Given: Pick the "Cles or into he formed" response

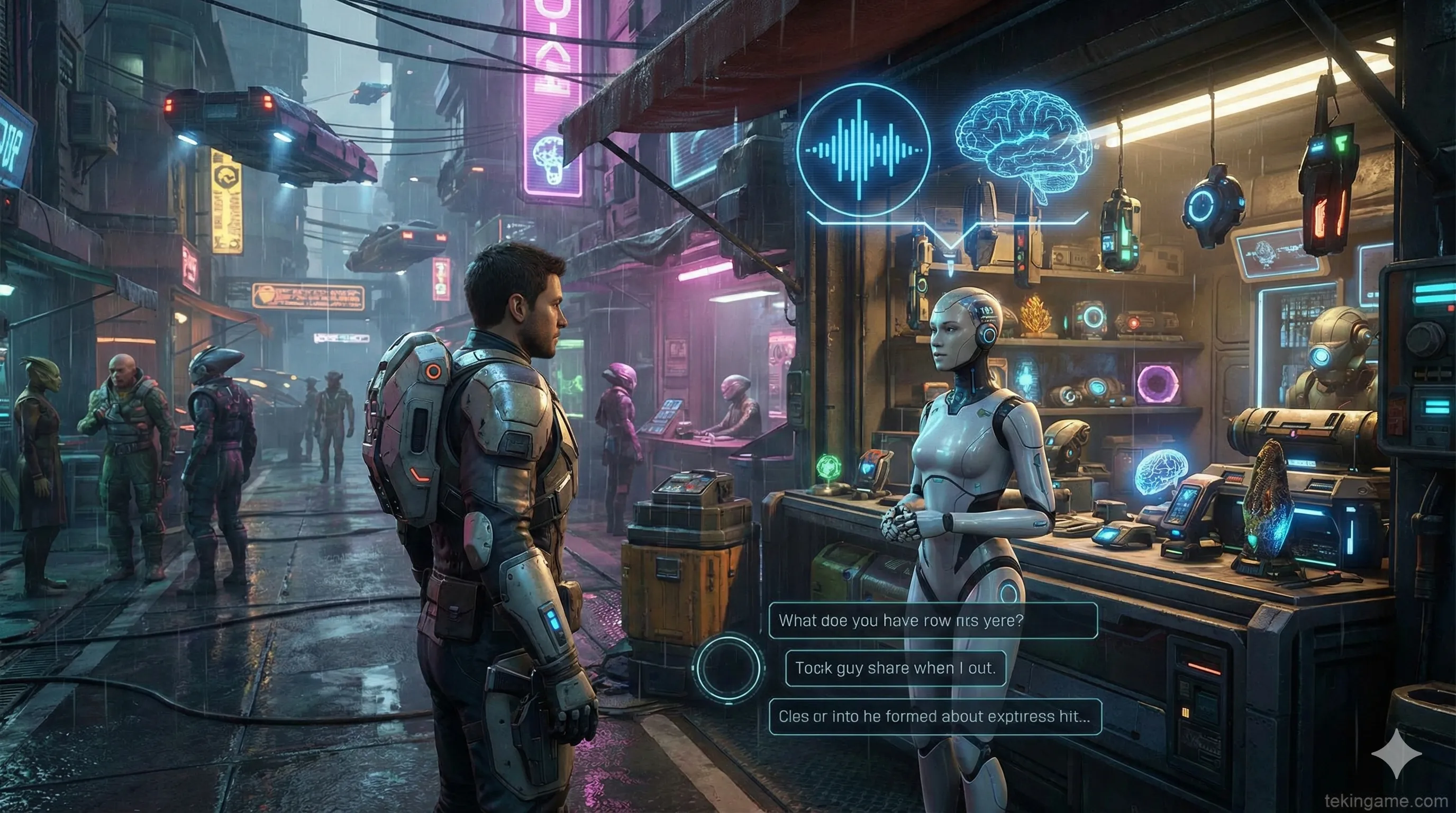Looking at the screenshot, I should [935, 716].
